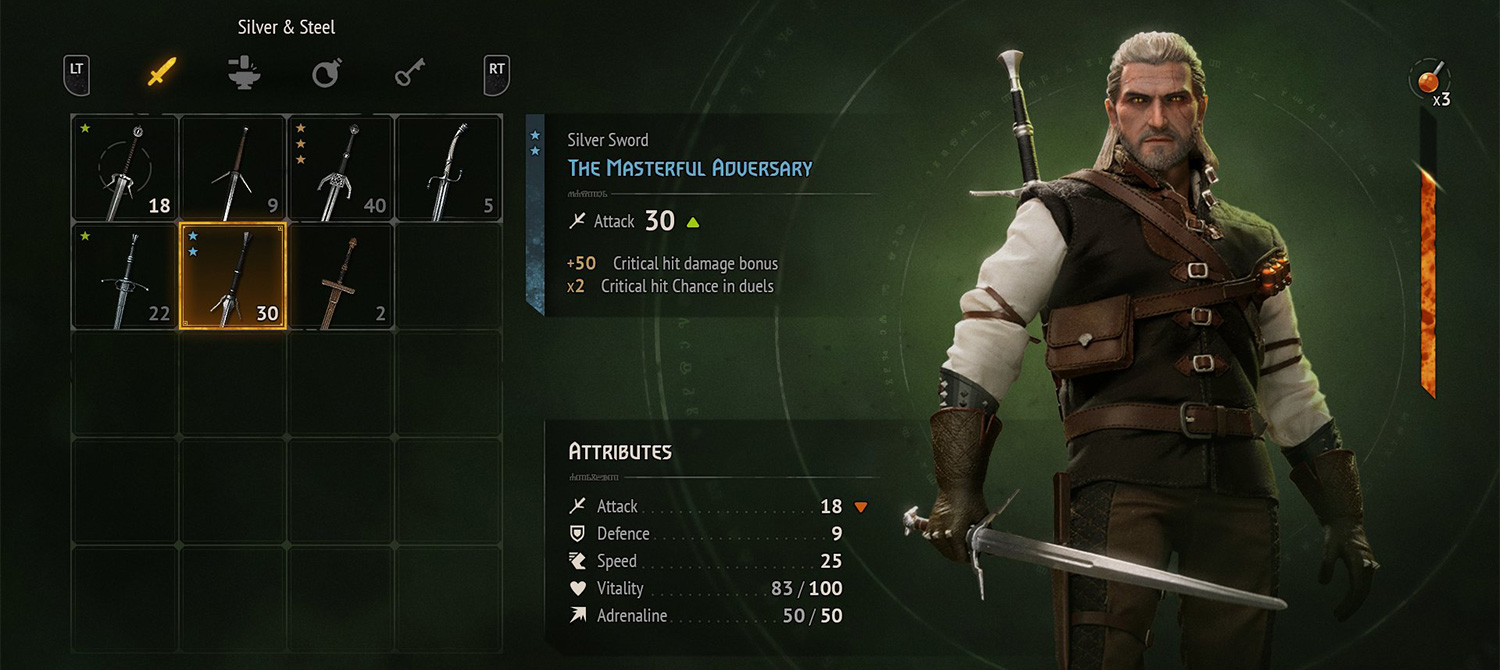Screen dimensions: 1500x670
Task: Select the three-star sword with attack 40
Action: click(341, 168)
